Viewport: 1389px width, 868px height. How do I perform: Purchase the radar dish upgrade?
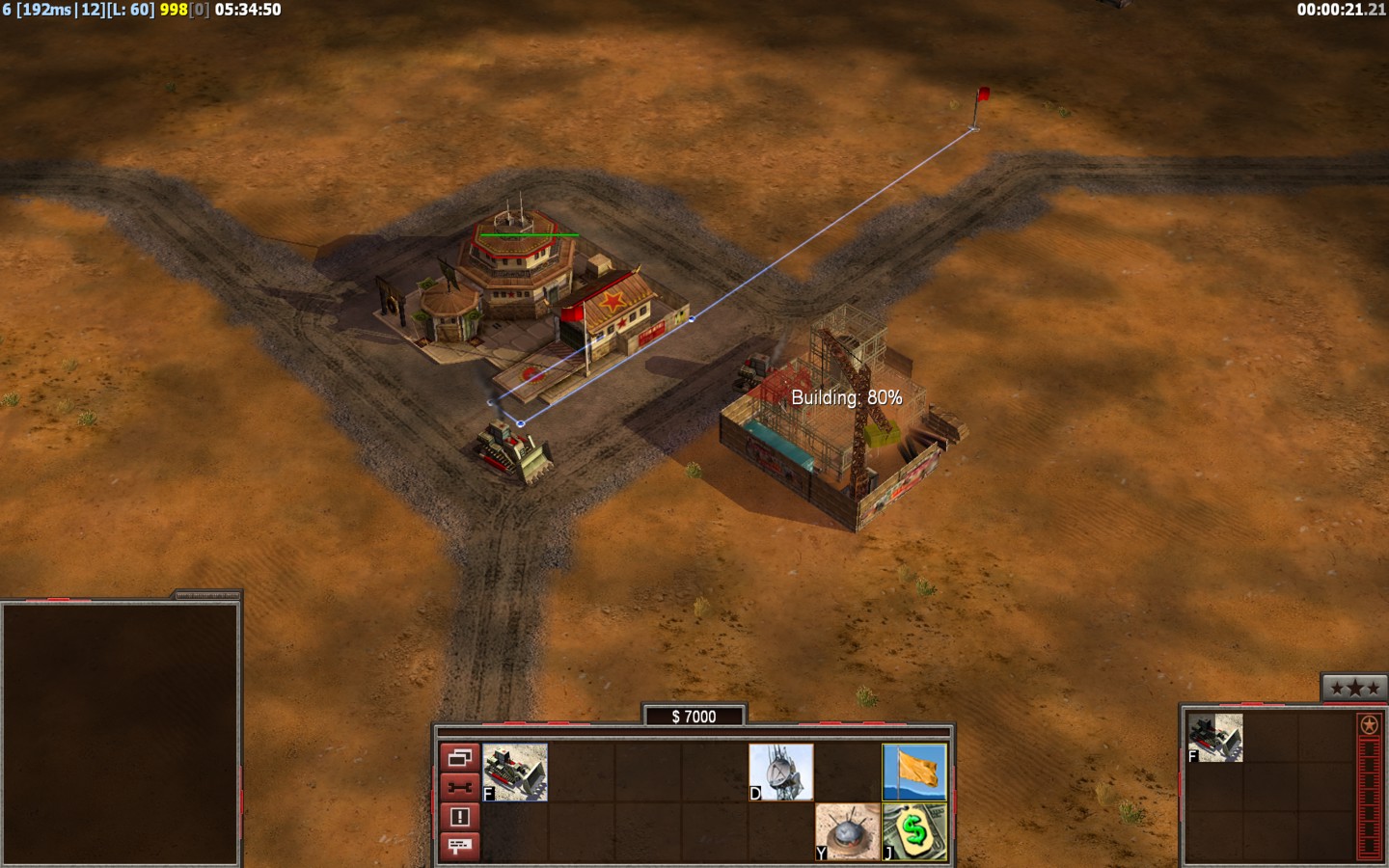coord(781,772)
